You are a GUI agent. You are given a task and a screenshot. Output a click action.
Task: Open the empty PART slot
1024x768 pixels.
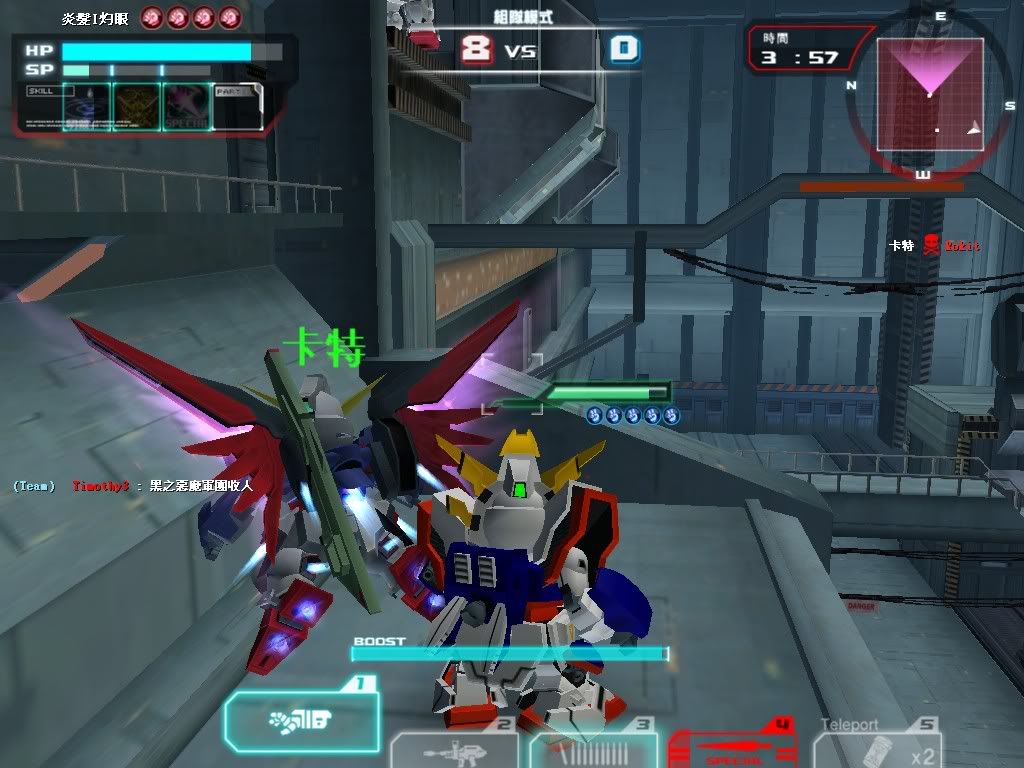[237, 106]
